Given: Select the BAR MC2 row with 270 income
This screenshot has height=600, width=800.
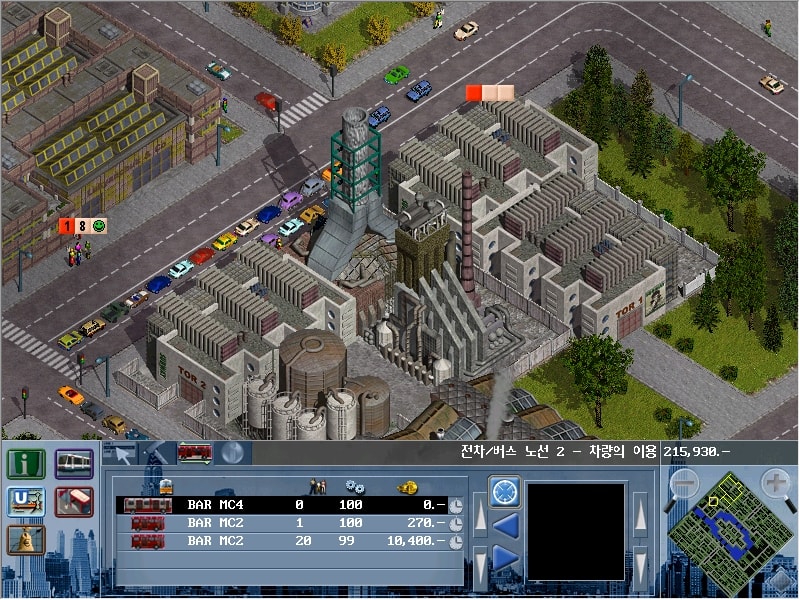Looking at the screenshot, I should point(280,523).
